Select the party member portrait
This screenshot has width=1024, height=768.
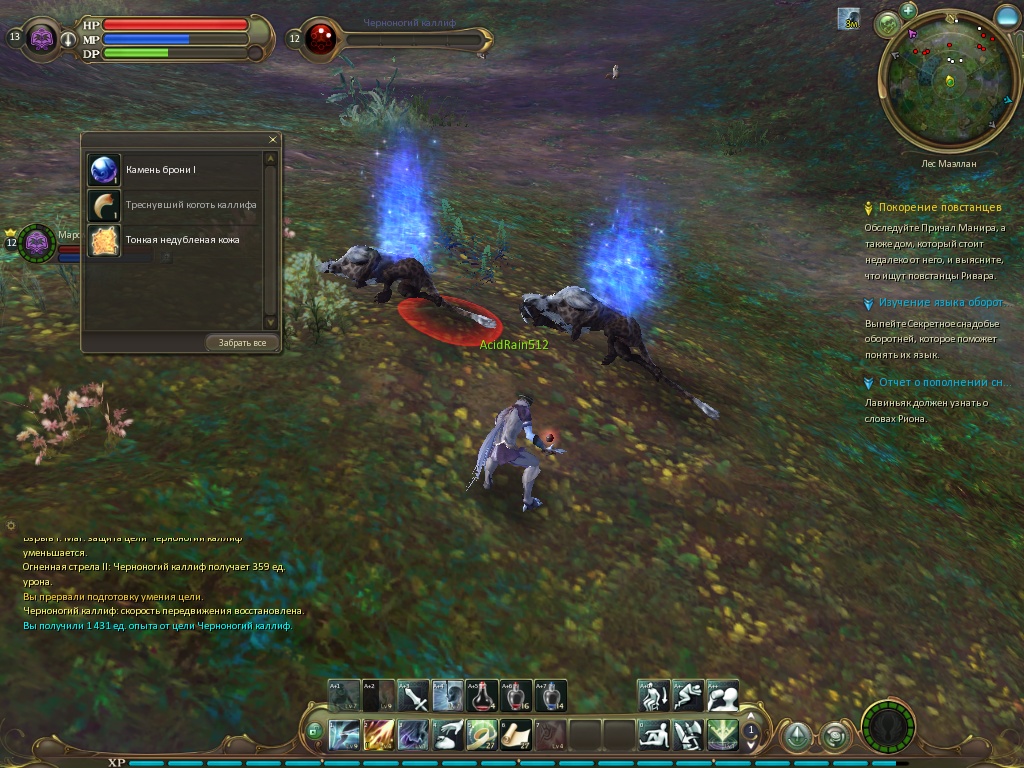[x=38, y=242]
